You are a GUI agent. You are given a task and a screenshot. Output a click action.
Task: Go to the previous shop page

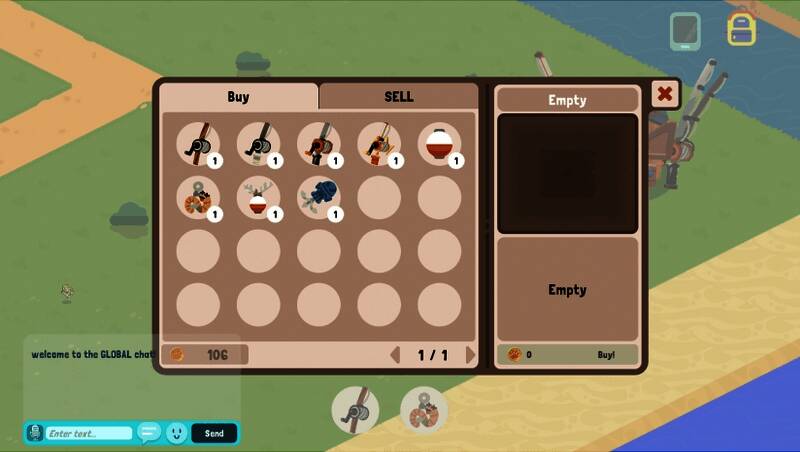click(395, 355)
